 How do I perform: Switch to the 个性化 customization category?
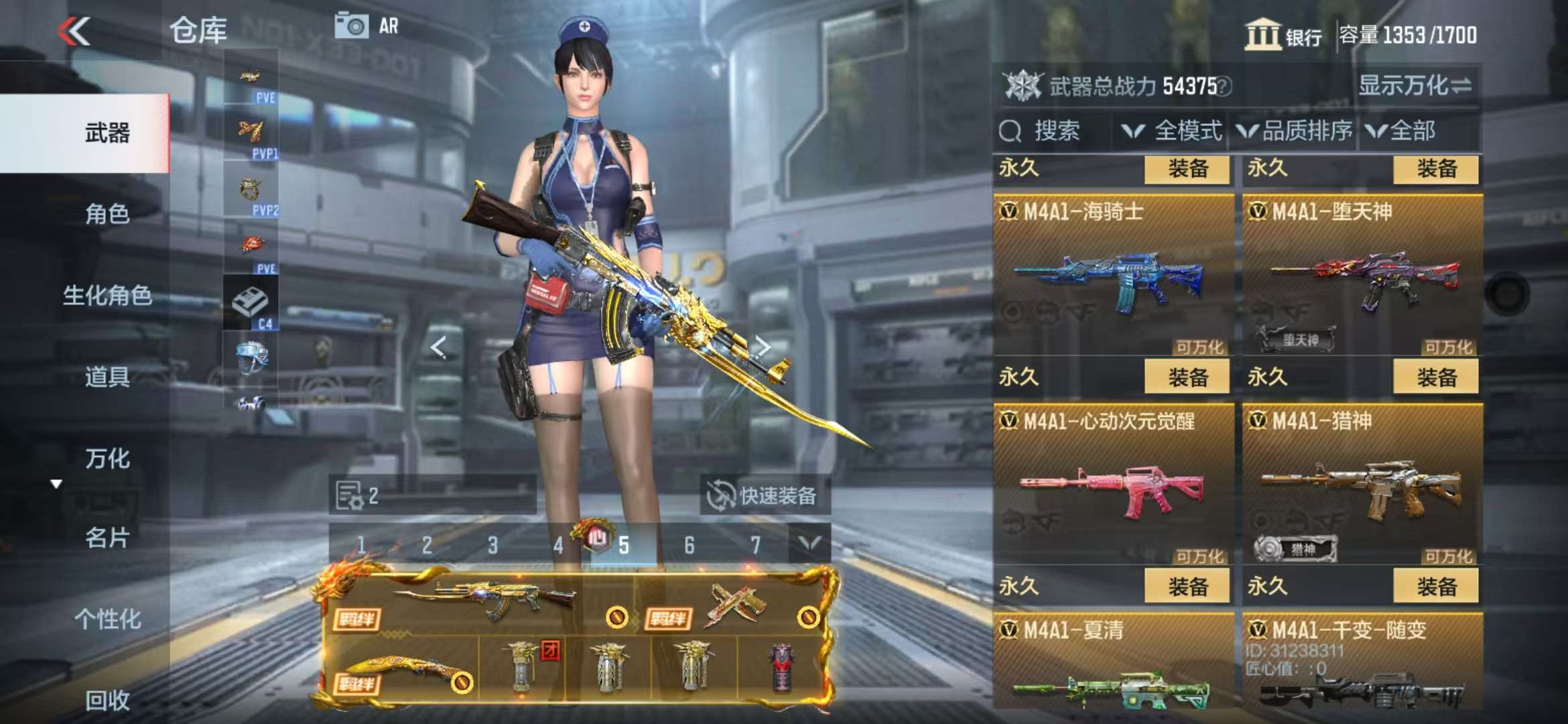(x=107, y=619)
